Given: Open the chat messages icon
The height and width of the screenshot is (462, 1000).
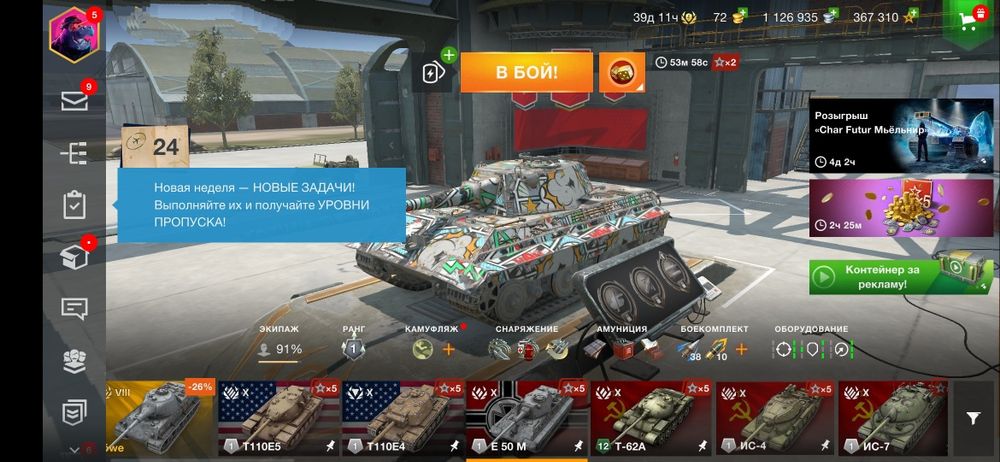Looking at the screenshot, I should pyautogui.click(x=74, y=309).
